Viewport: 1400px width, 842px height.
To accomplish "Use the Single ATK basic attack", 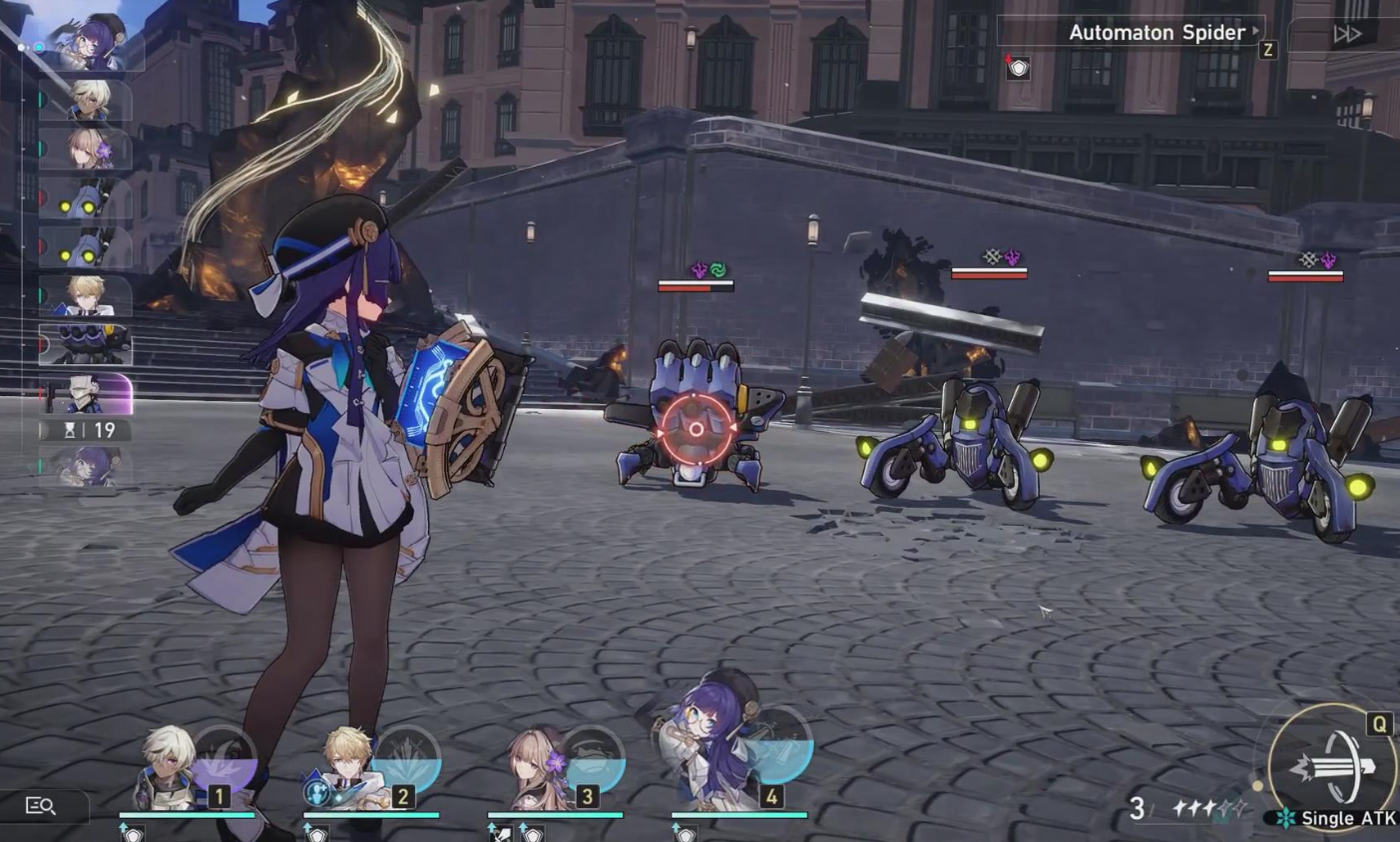I will tap(1332, 767).
